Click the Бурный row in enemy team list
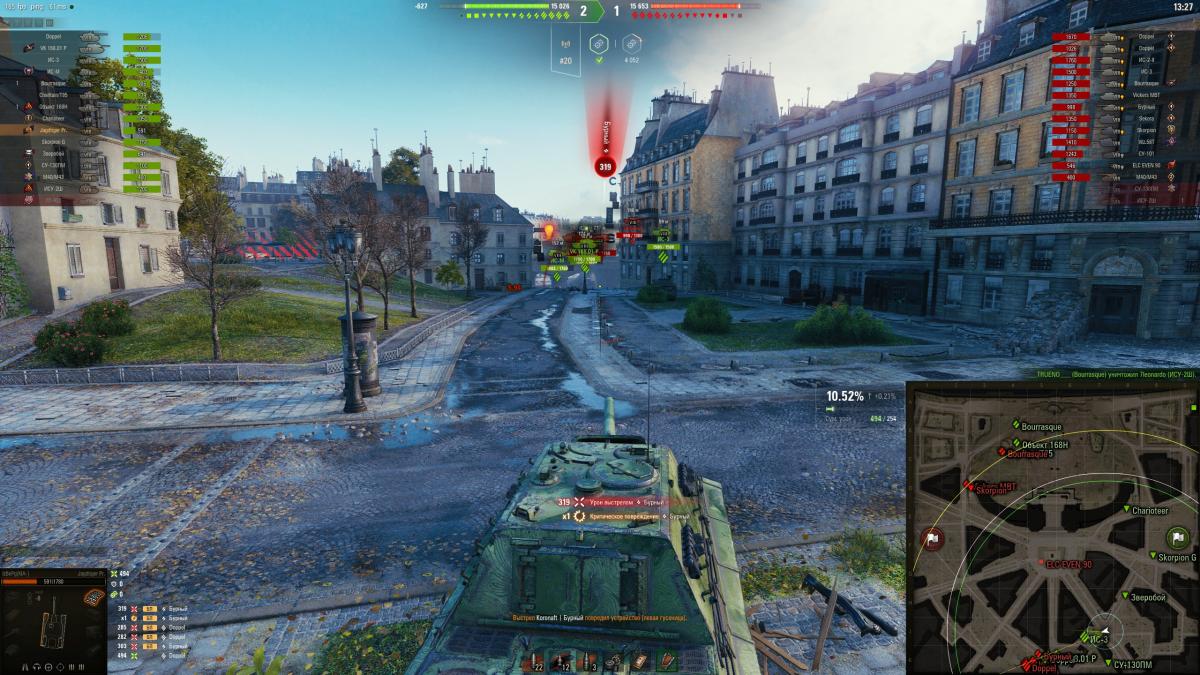This screenshot has height=675, width=1200. pos(1146,106)
